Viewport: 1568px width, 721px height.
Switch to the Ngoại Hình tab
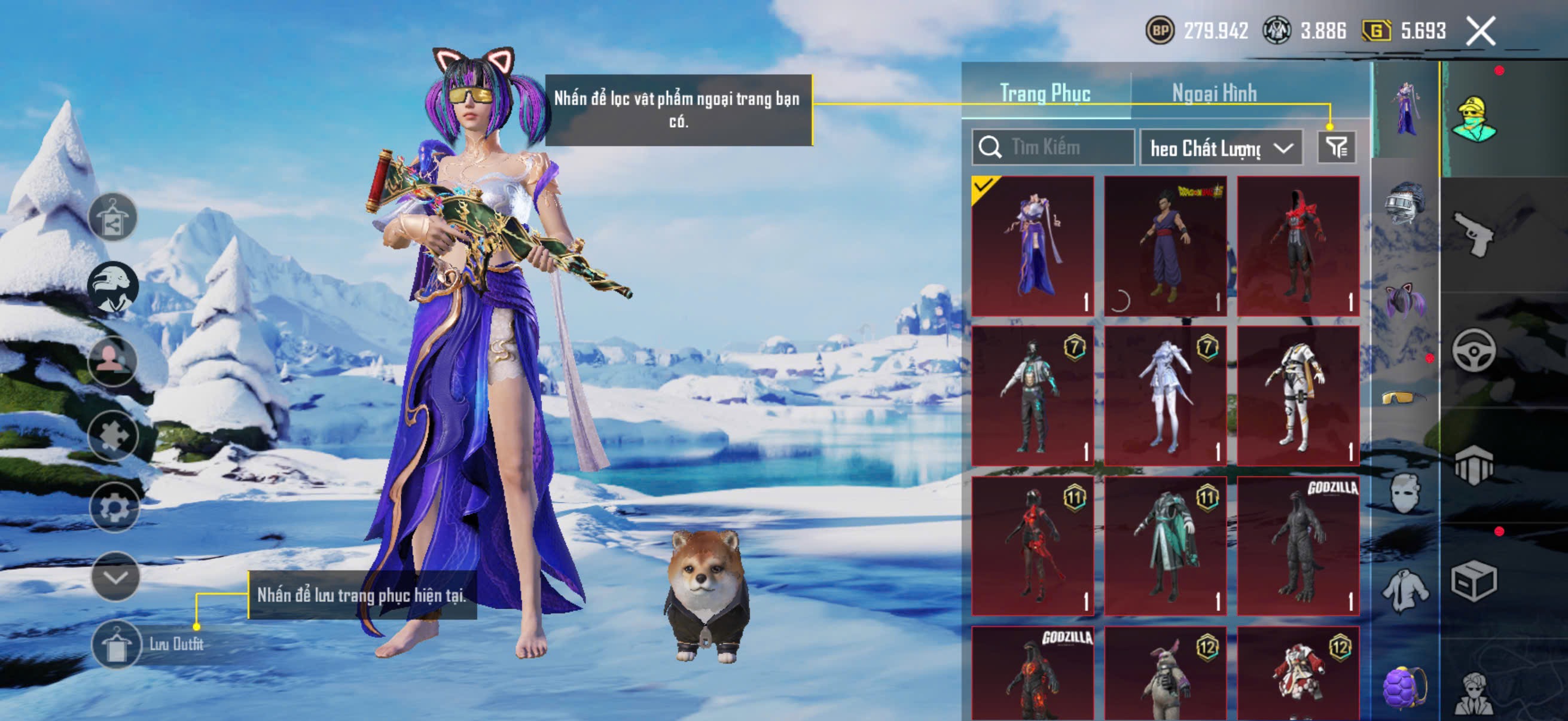point(1214,94)
